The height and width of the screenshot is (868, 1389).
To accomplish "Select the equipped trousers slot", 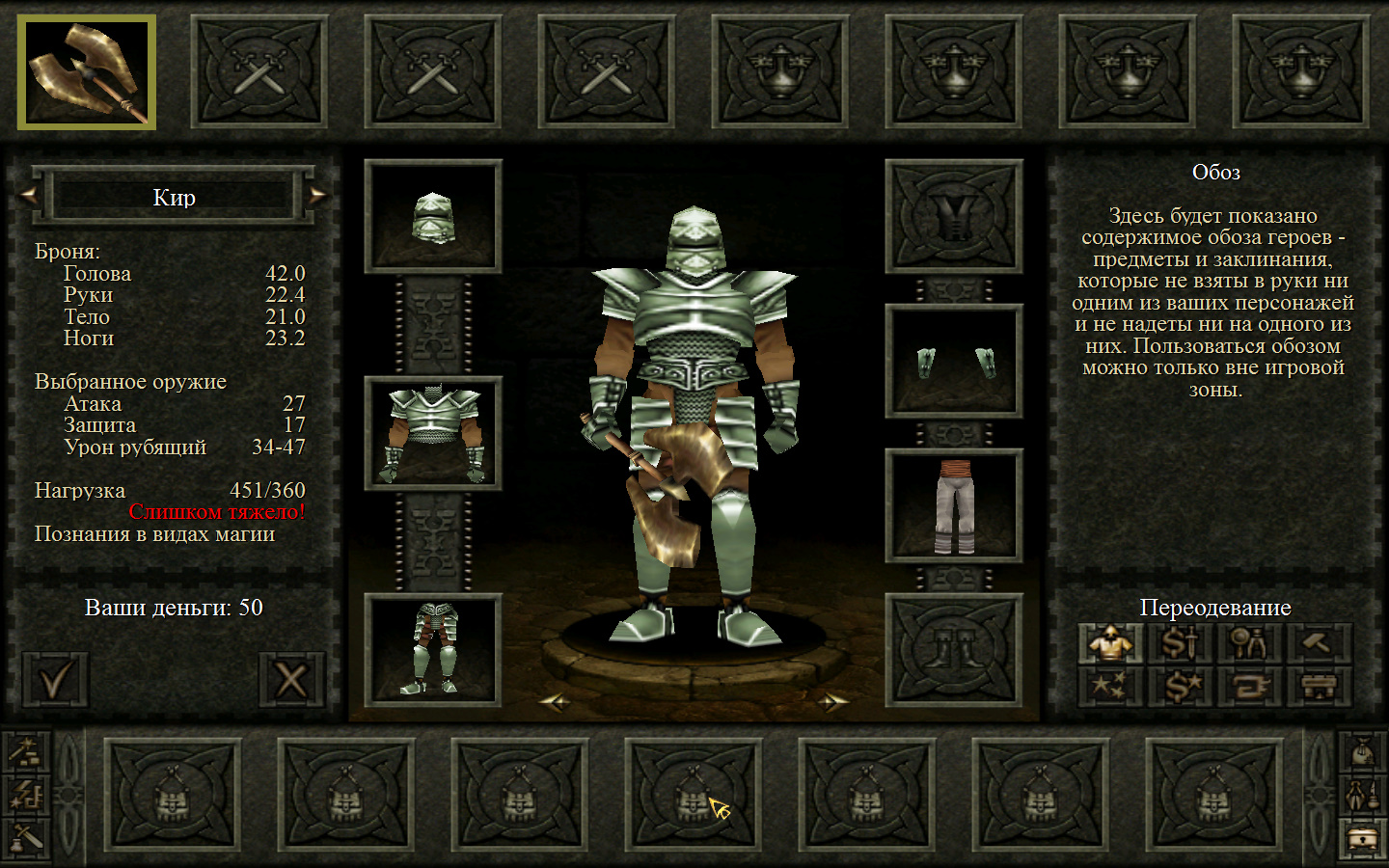I will coord(954,505).
